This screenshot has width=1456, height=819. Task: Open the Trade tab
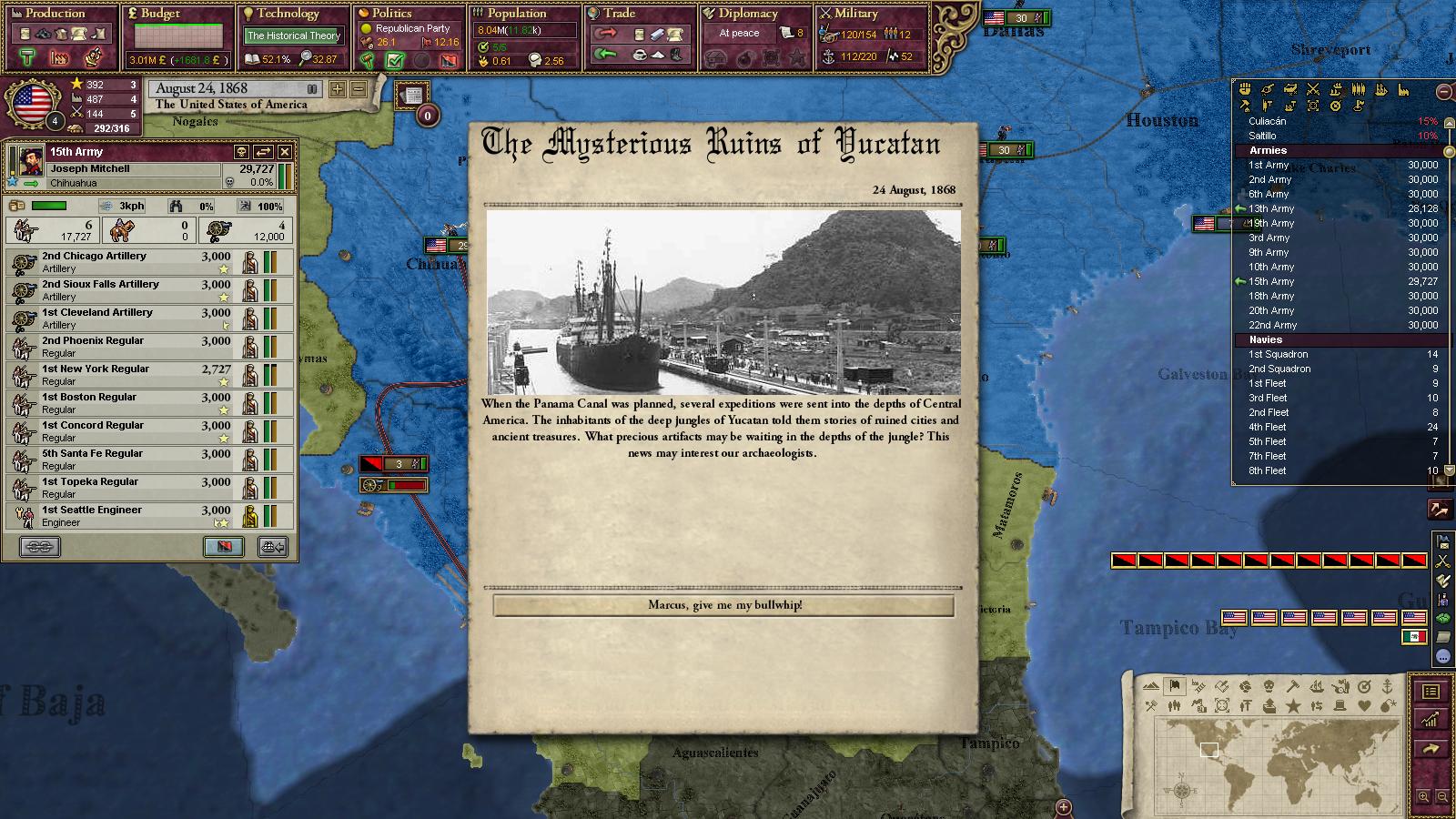(x=619, y=14)
